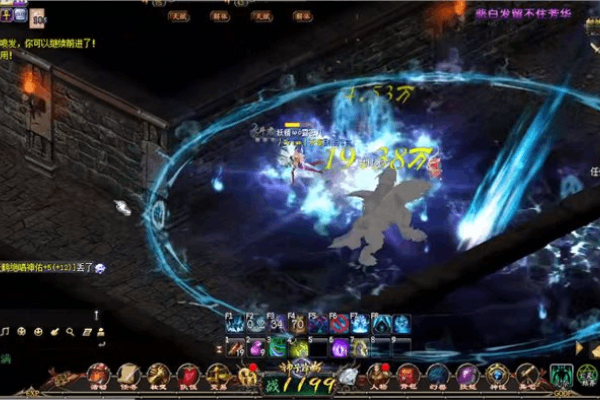Click the 解体 button at the top
This screenshot has height=400, width=600.
click(x=223, y=17)
